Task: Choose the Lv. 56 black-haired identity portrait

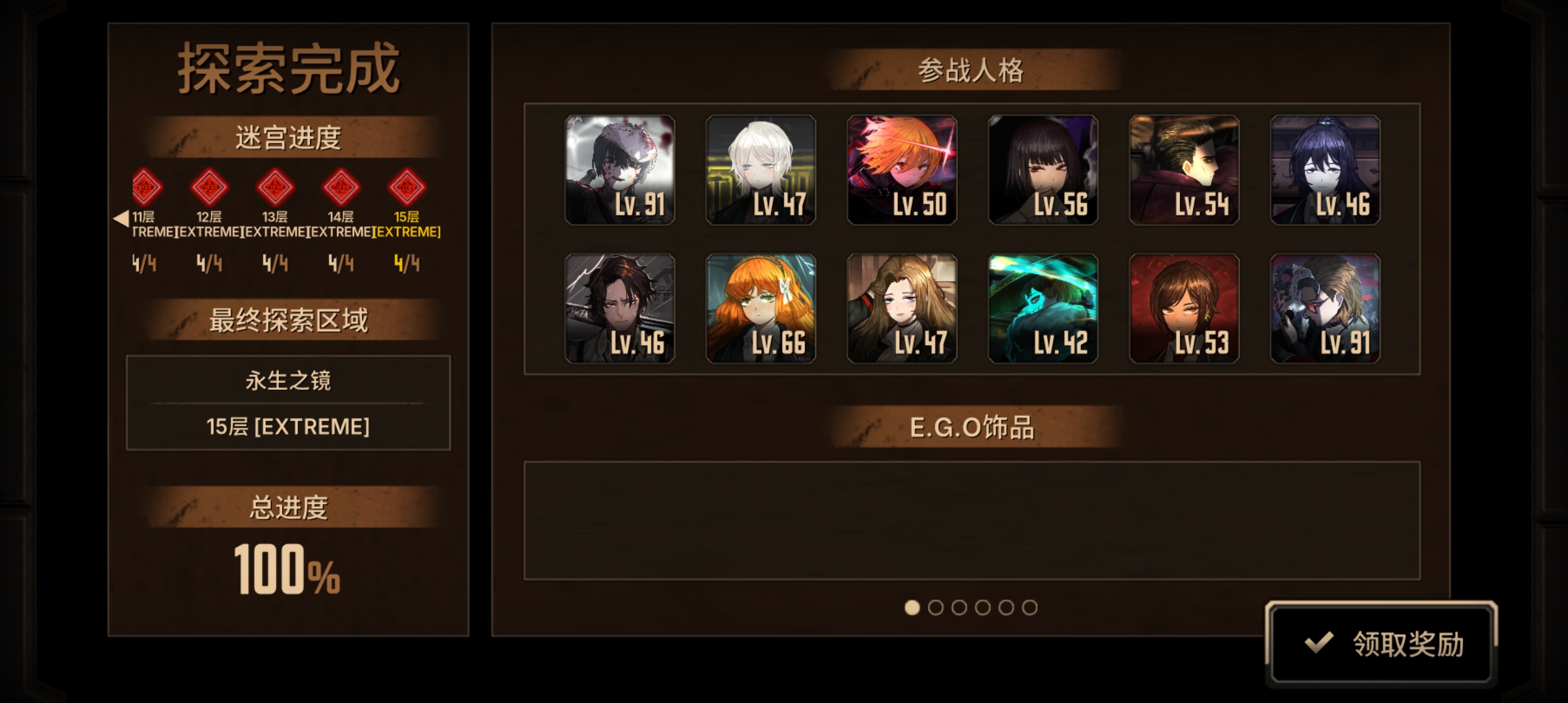Action: tap(1043, 170)
